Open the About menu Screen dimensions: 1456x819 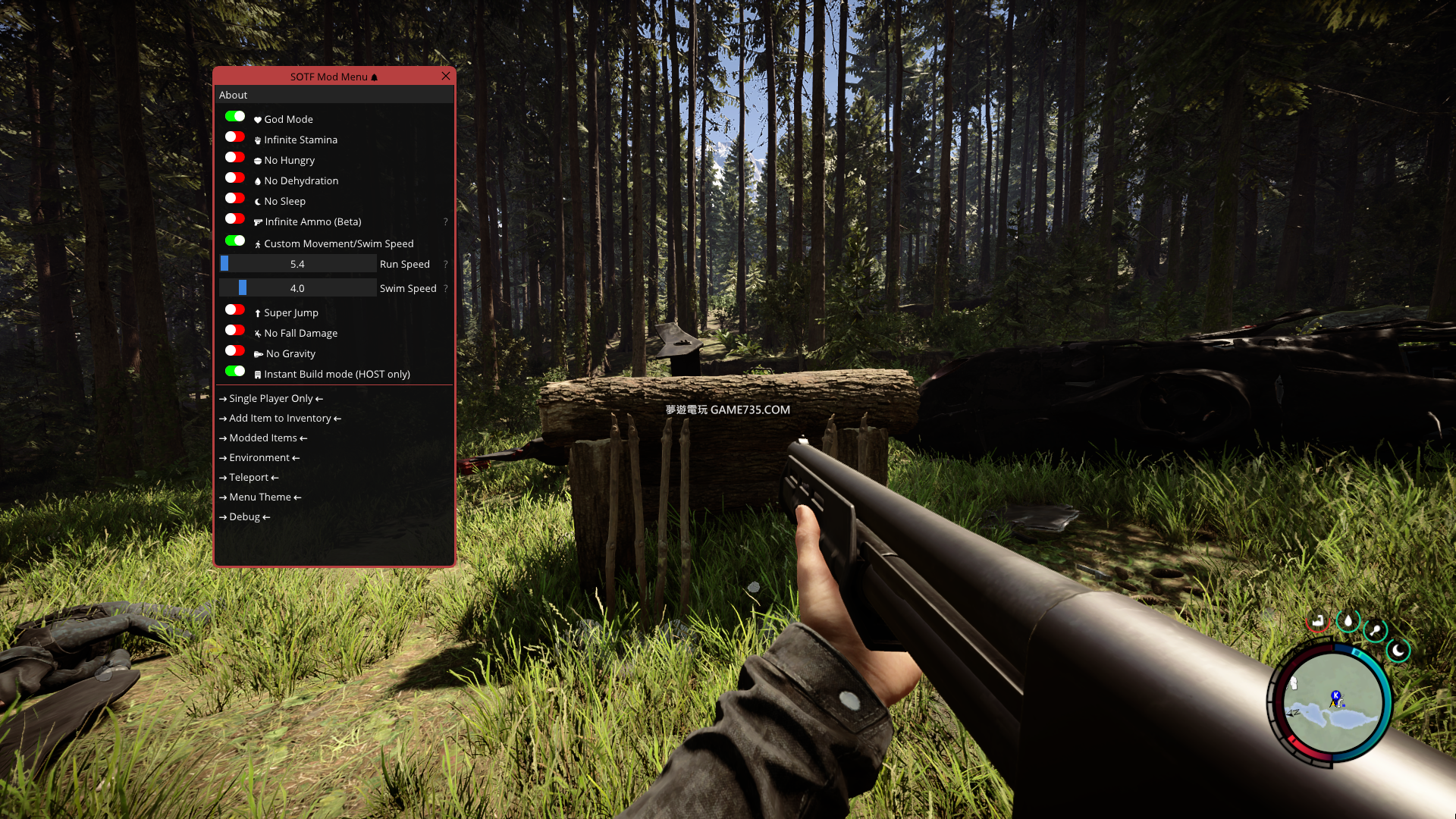pyautogui.click(x=234, y=95)
